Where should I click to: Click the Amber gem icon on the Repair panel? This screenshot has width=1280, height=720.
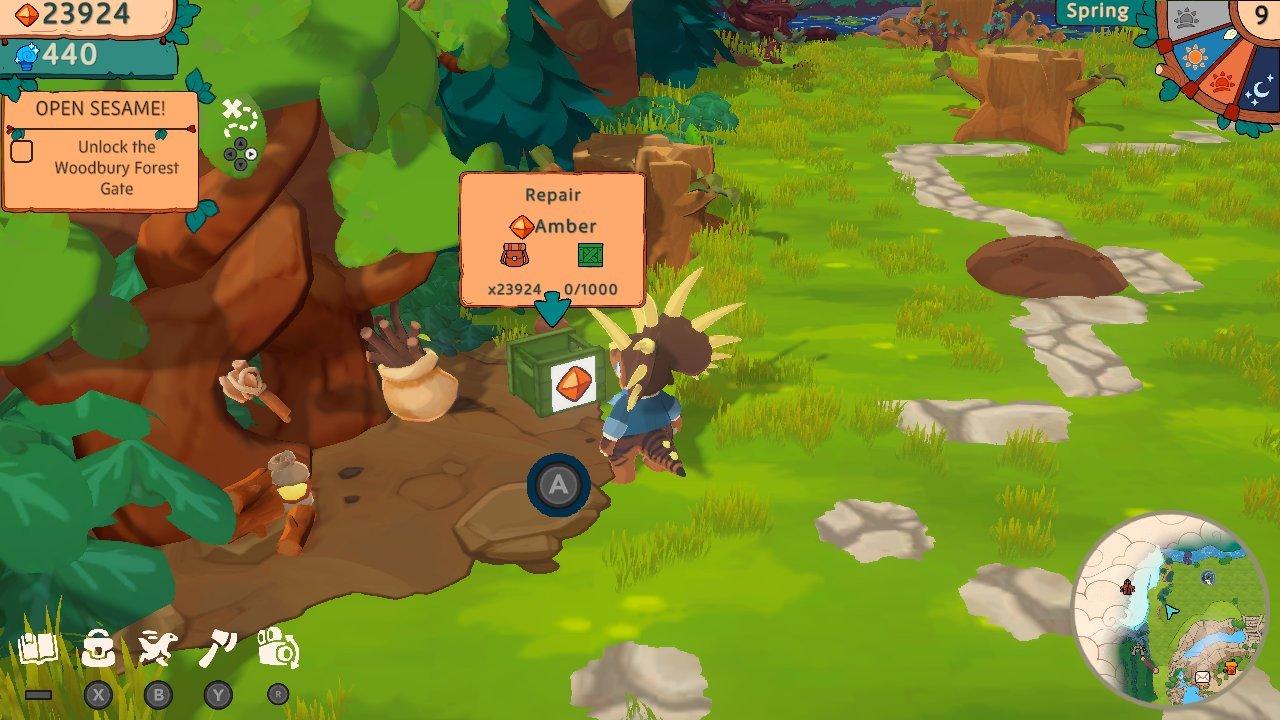coord(524,226)
